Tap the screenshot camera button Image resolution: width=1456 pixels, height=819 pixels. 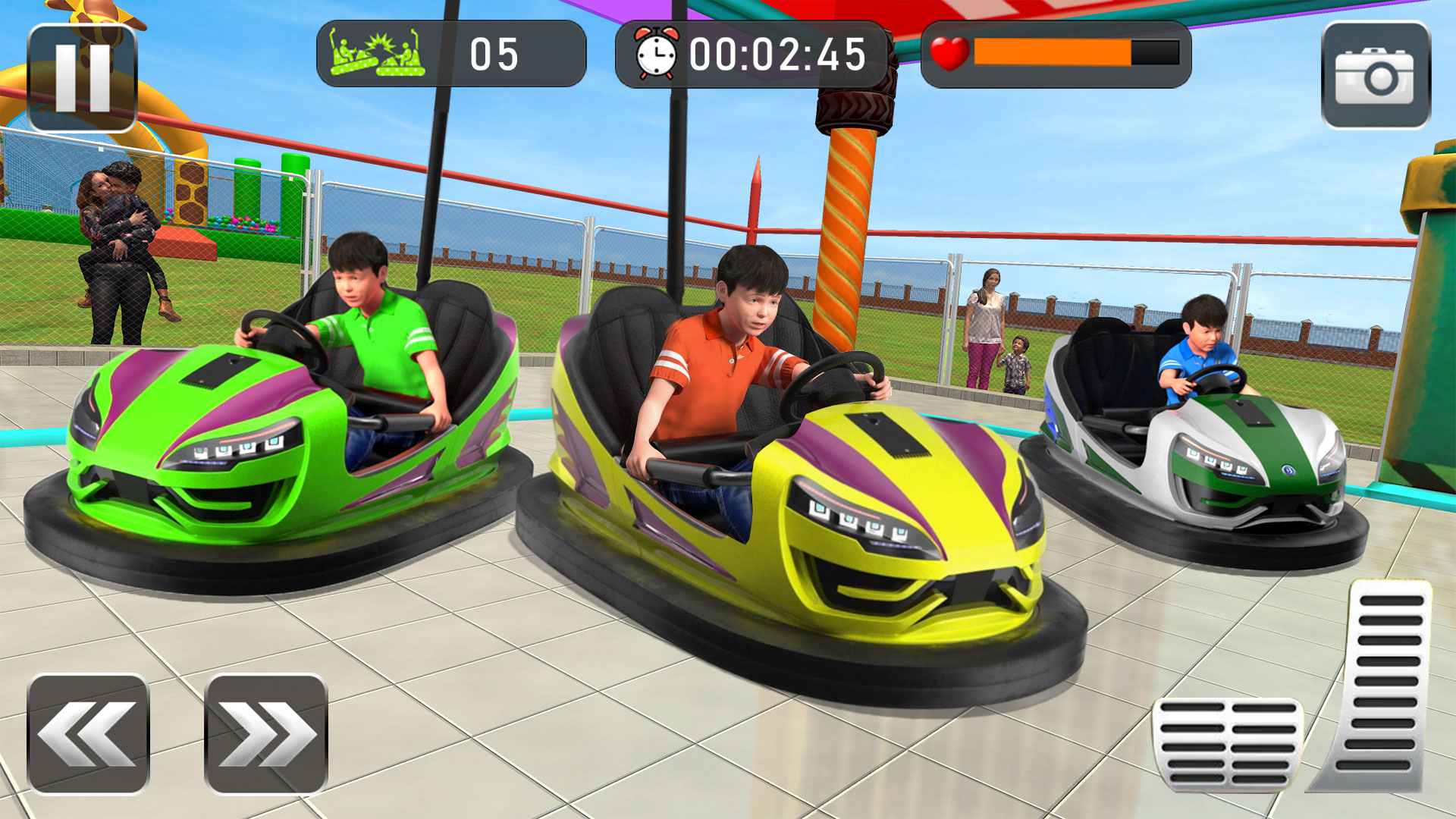click(x=1380, y=68)
